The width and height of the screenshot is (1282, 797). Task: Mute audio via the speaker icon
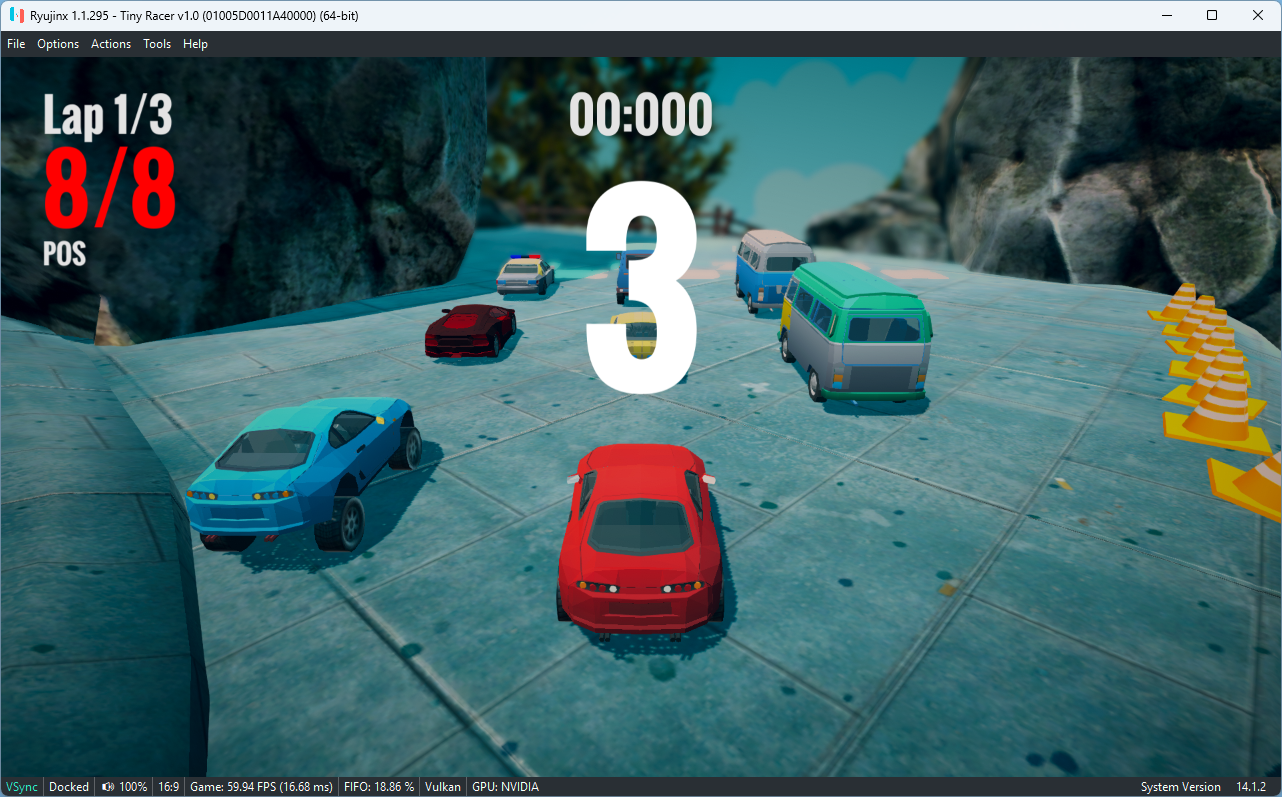(x=110, y=787)
